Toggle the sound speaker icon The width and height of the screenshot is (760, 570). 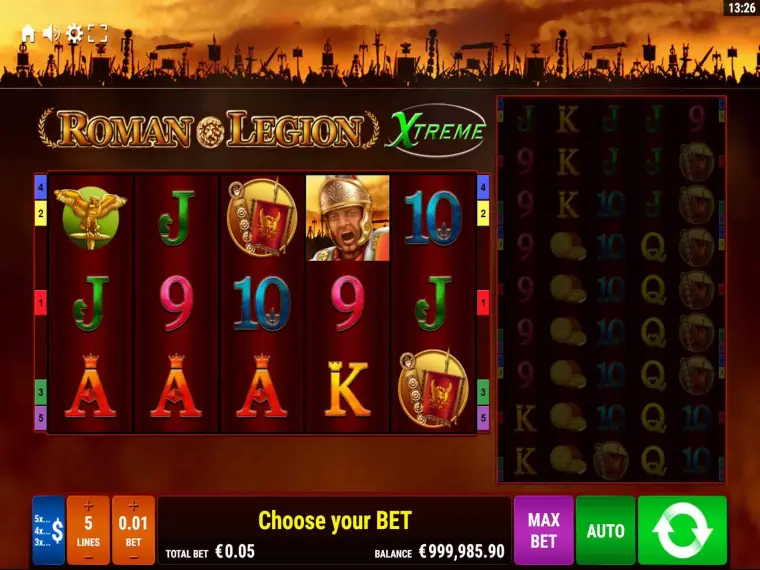coord(51,33)
